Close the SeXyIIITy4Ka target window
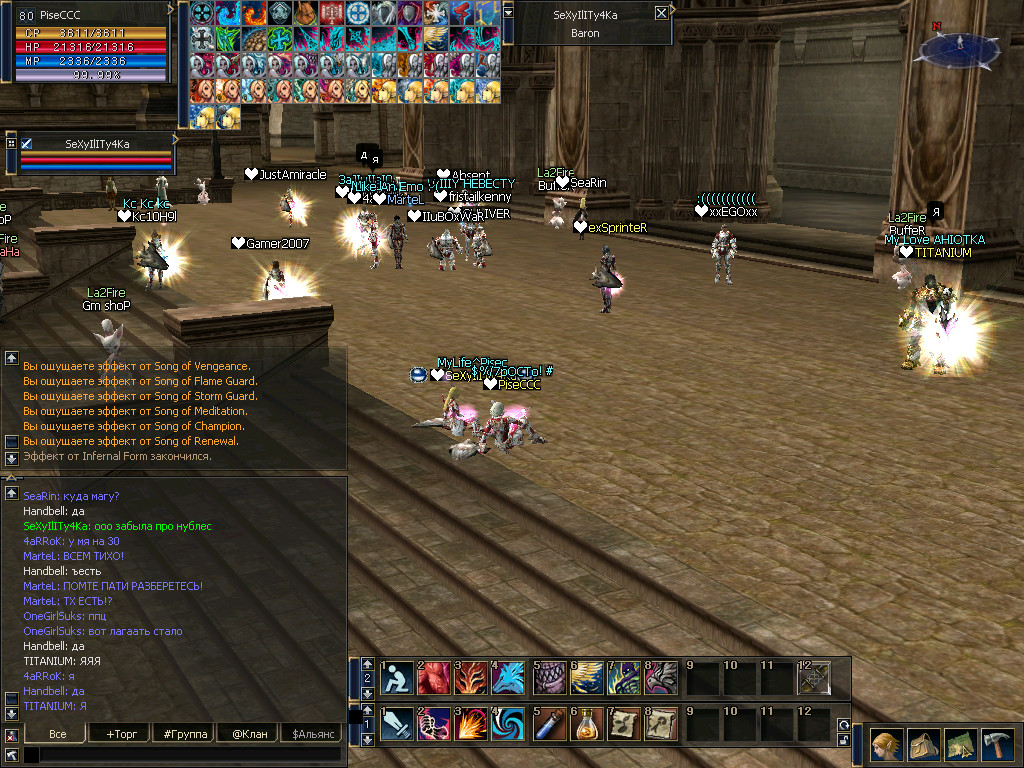1024x768 pixels. [x=661, y=14]
